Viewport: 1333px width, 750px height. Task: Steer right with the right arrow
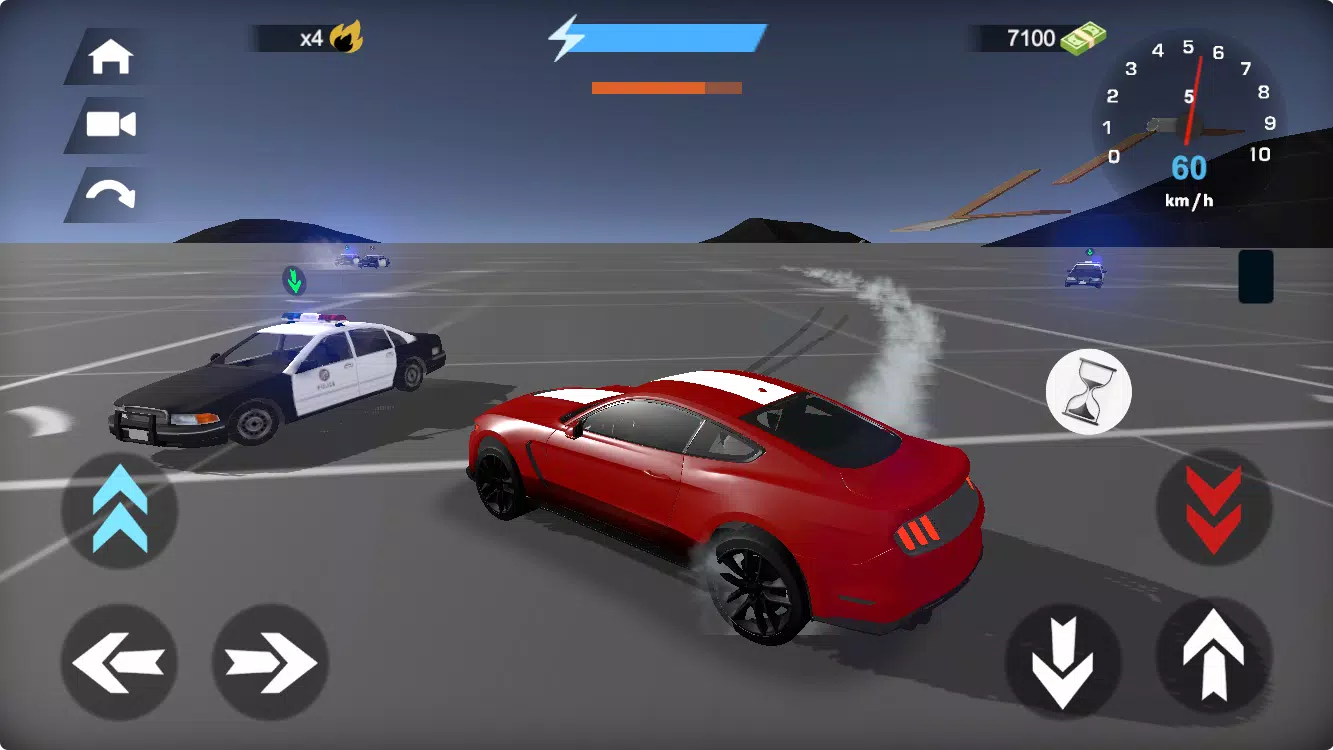pyautogui.click(x=270, y=662)
